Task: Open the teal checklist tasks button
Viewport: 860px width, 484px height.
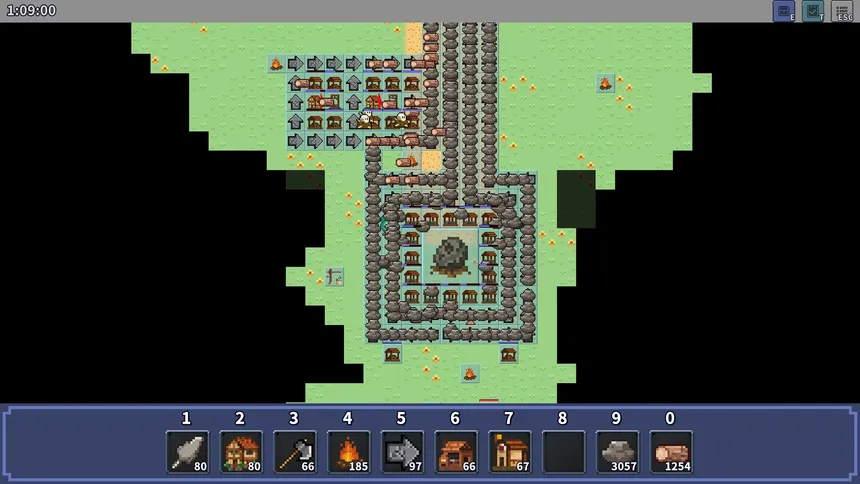Action: click(x=813, y=11)
